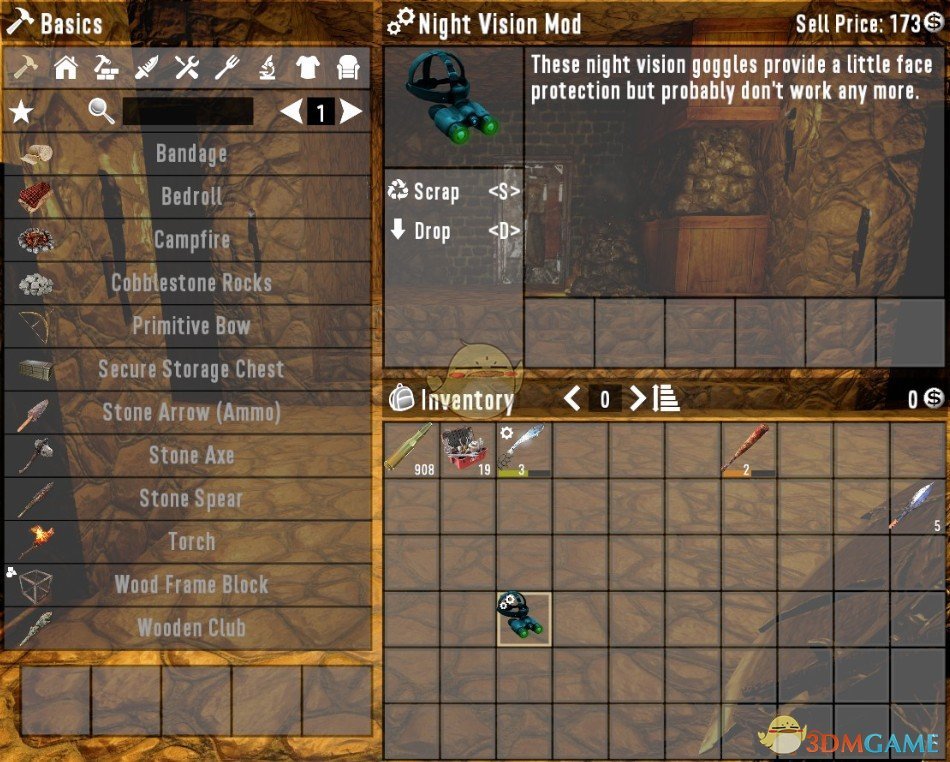950x762 pixels.
Task: Switch to the house building category tab
Action: tap(66, 68)
